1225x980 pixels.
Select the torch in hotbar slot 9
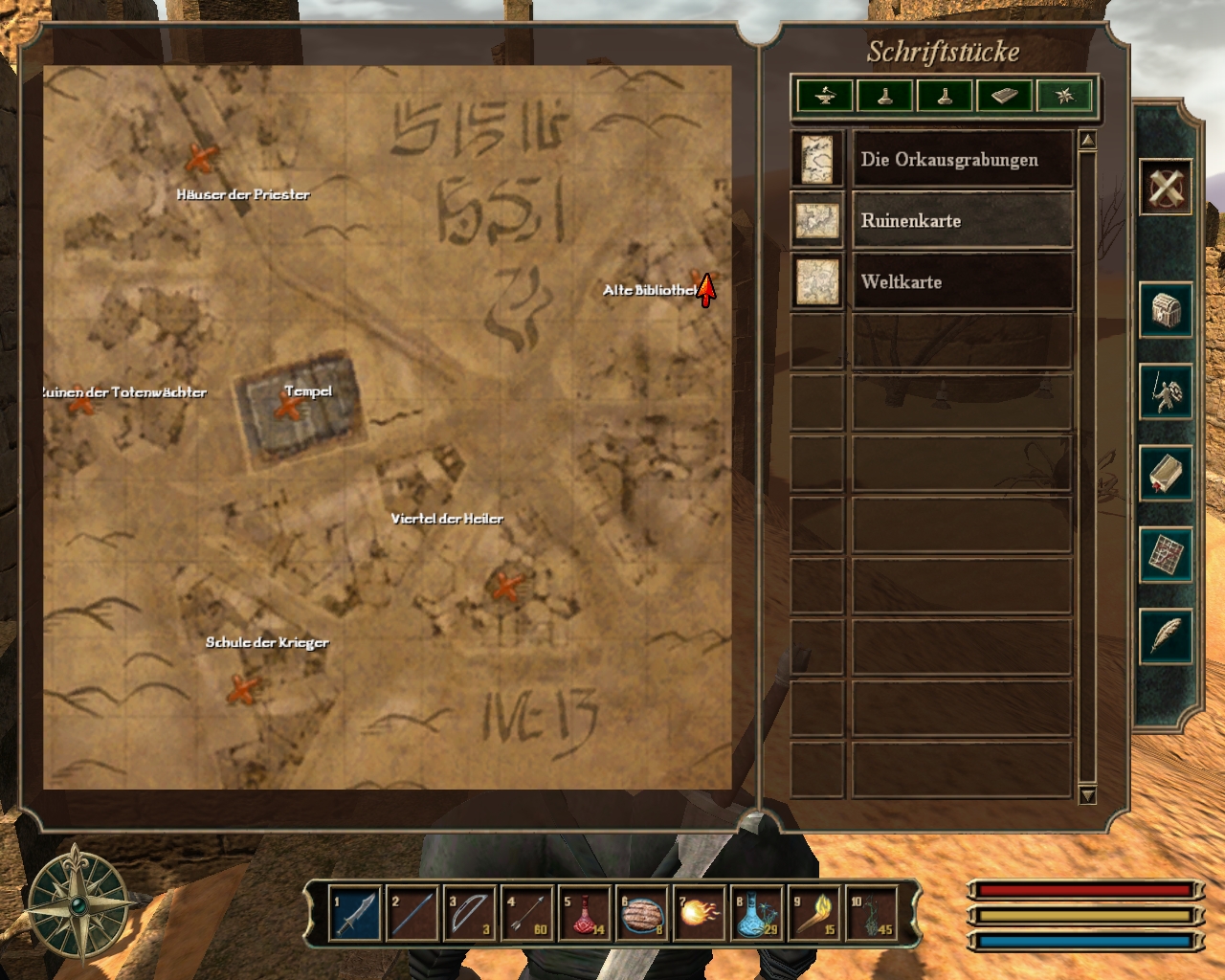(x=815, y=914)
